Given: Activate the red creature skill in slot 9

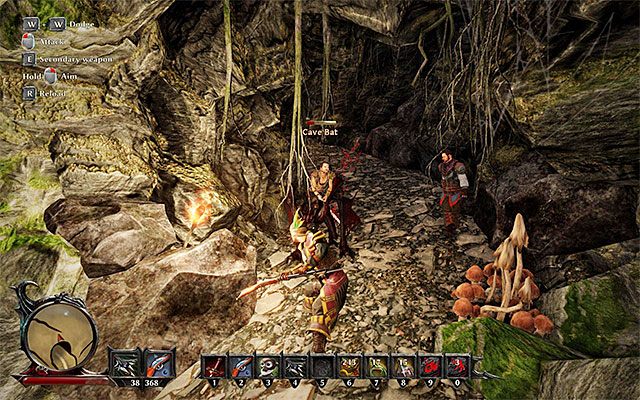Looking at the screenshot, I should 430,367.
